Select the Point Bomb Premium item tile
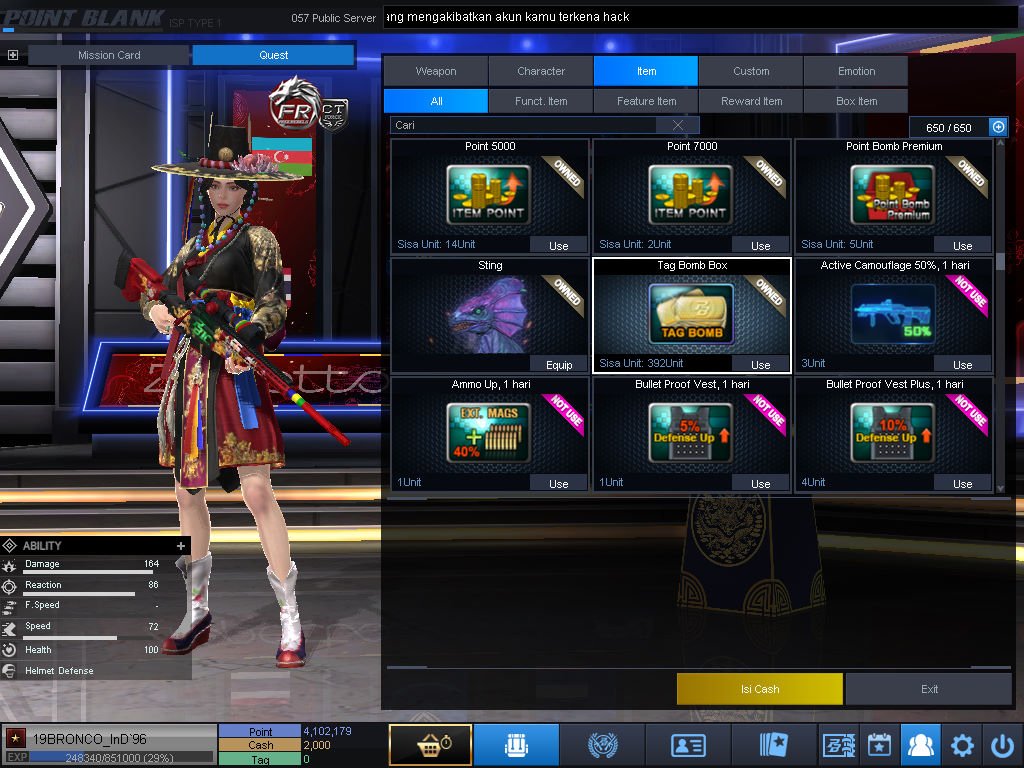 (x=893, y=195)
